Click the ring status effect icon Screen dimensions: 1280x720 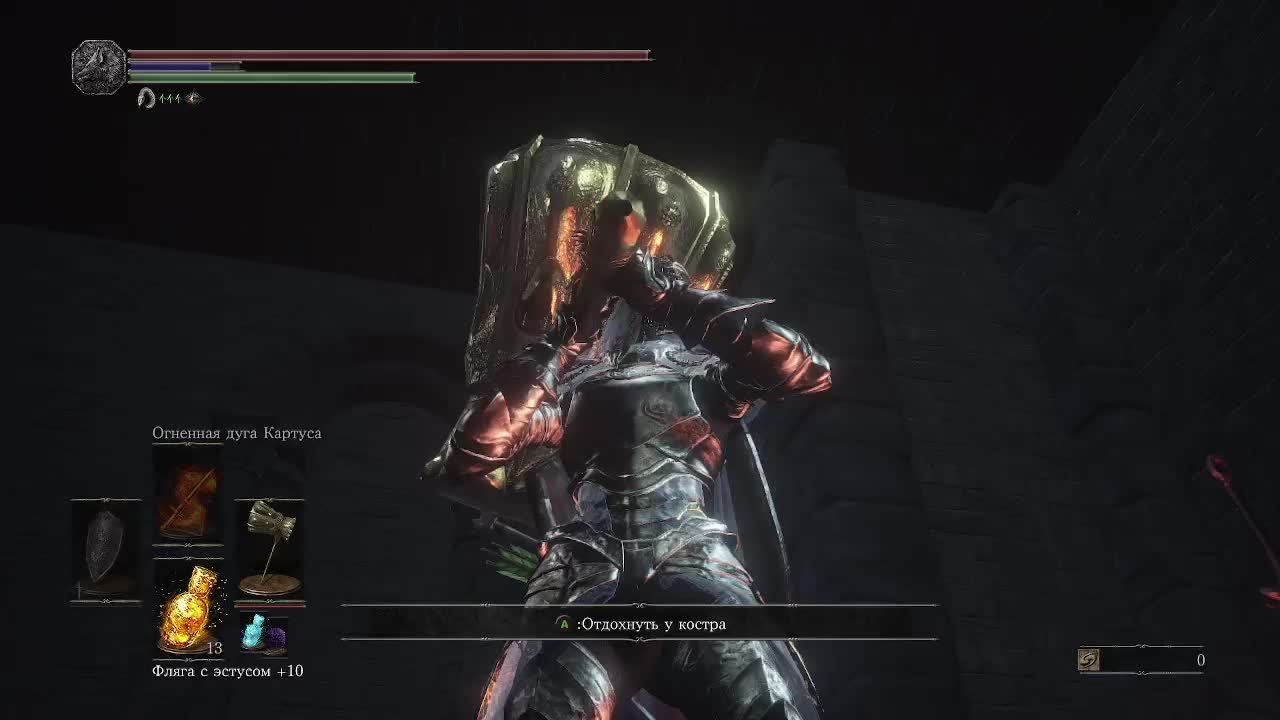146,98
